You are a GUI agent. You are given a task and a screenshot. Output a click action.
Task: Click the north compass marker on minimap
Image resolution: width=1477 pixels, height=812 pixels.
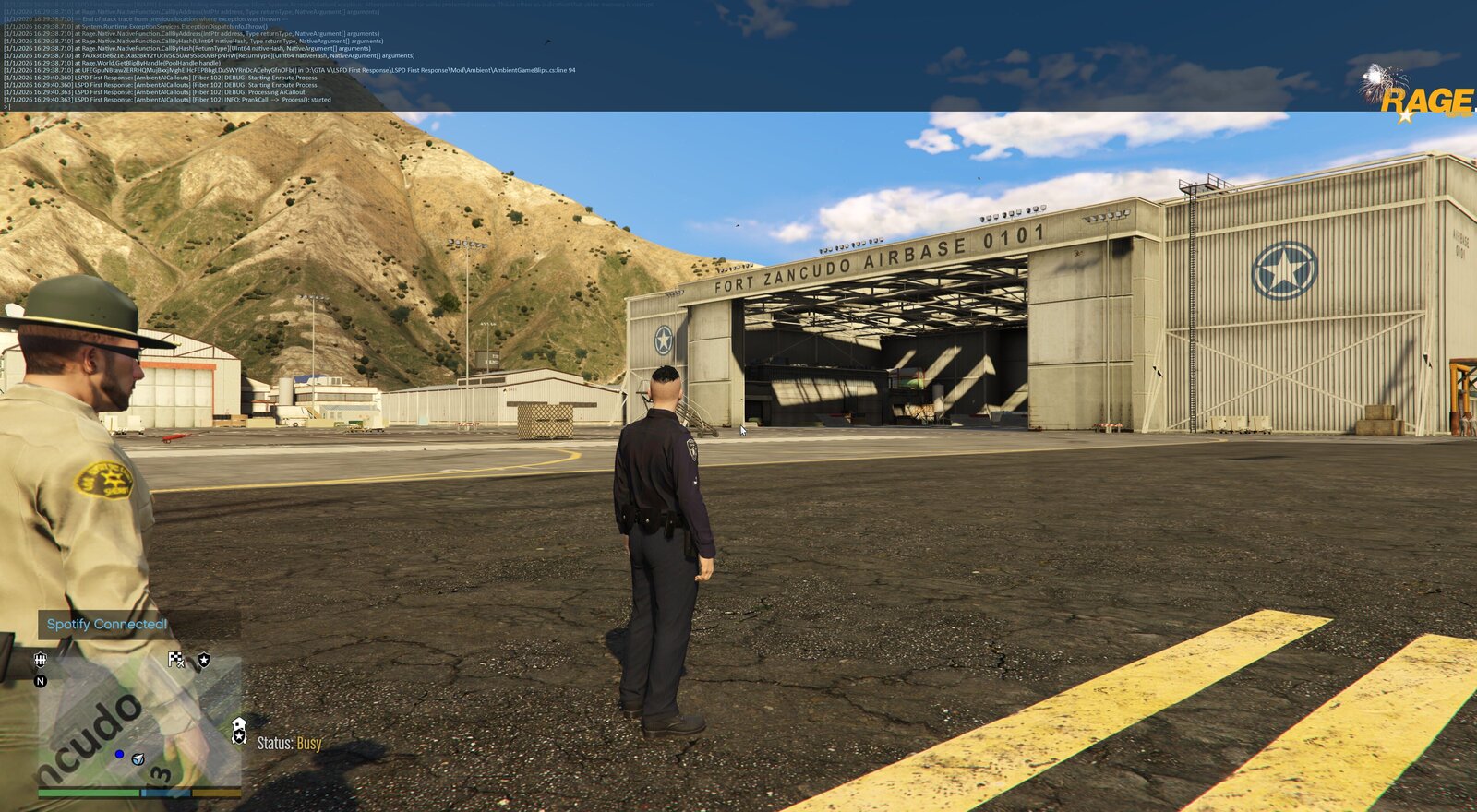(40, 682)
